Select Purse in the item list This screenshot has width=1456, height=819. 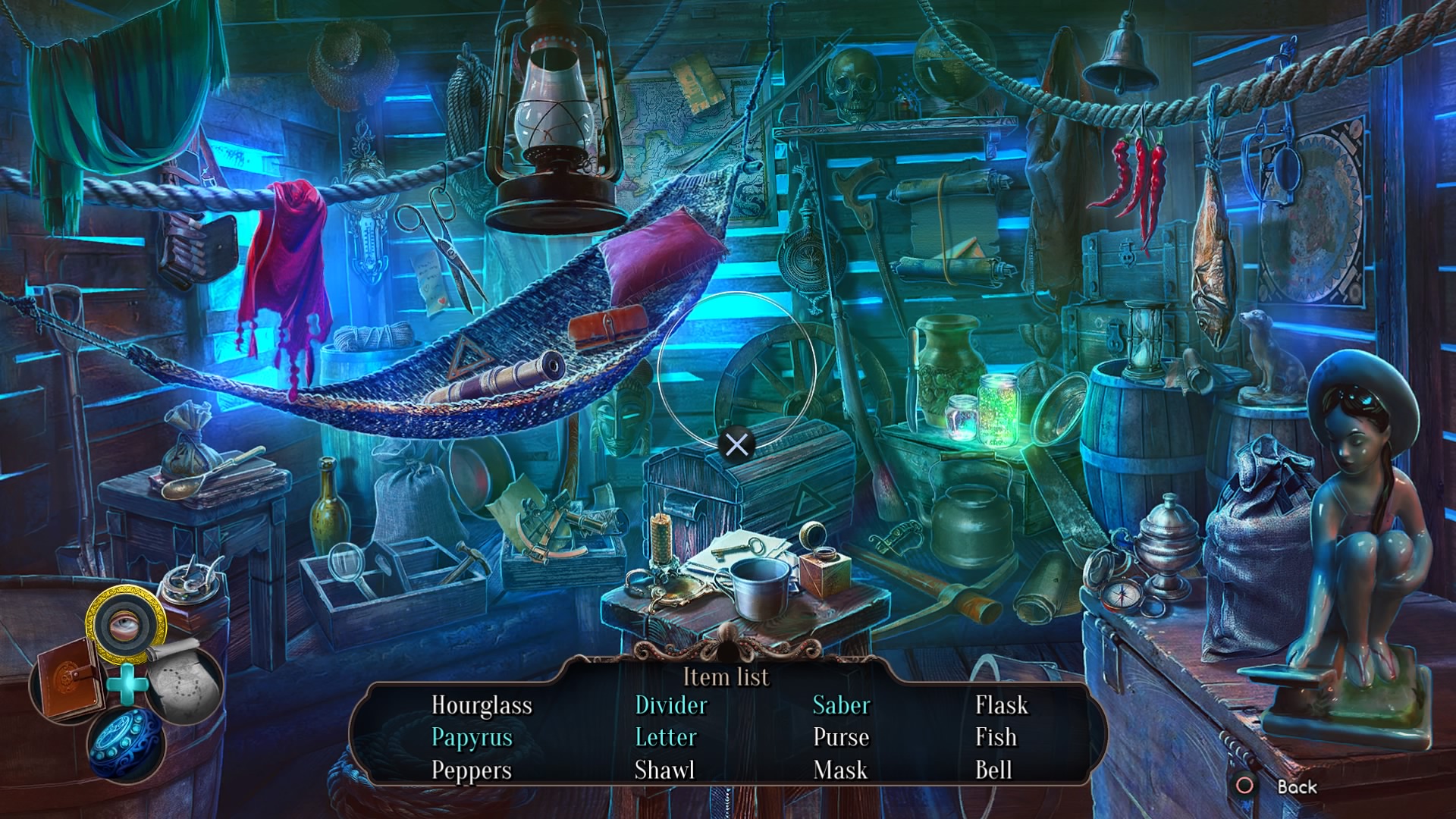[841, 737]
